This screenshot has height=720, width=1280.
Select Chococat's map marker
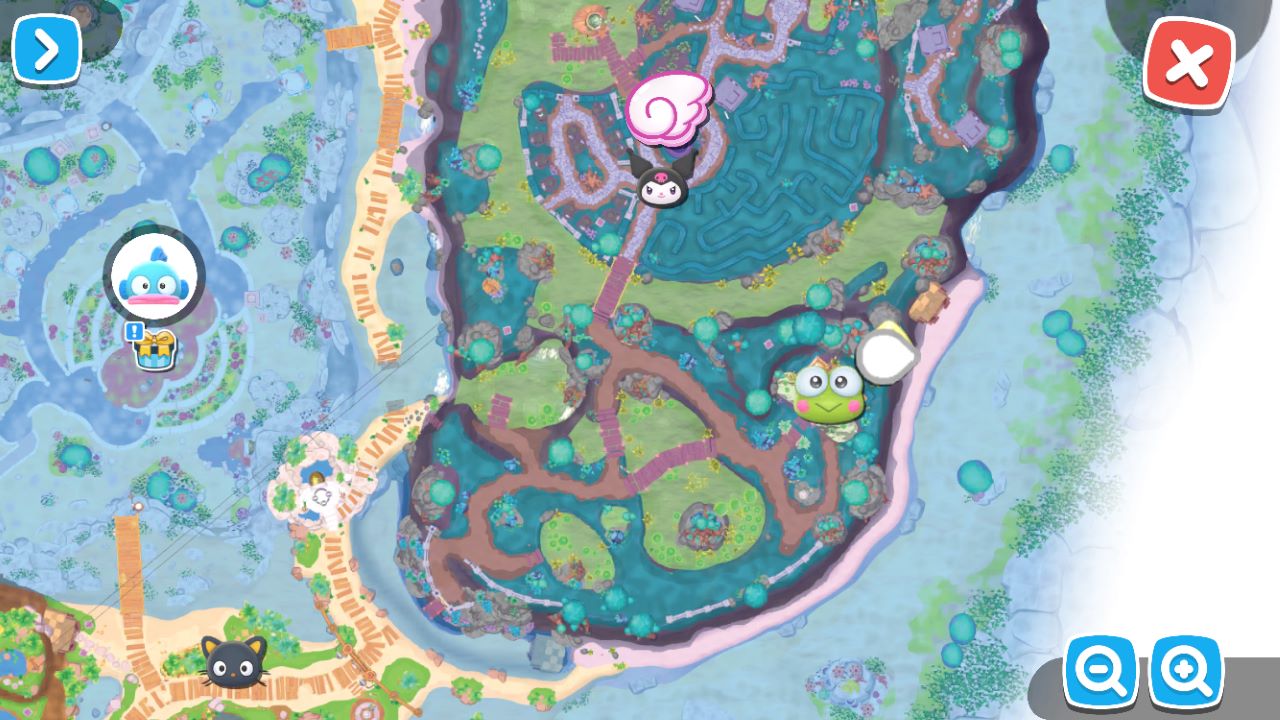tap(230, 665)
